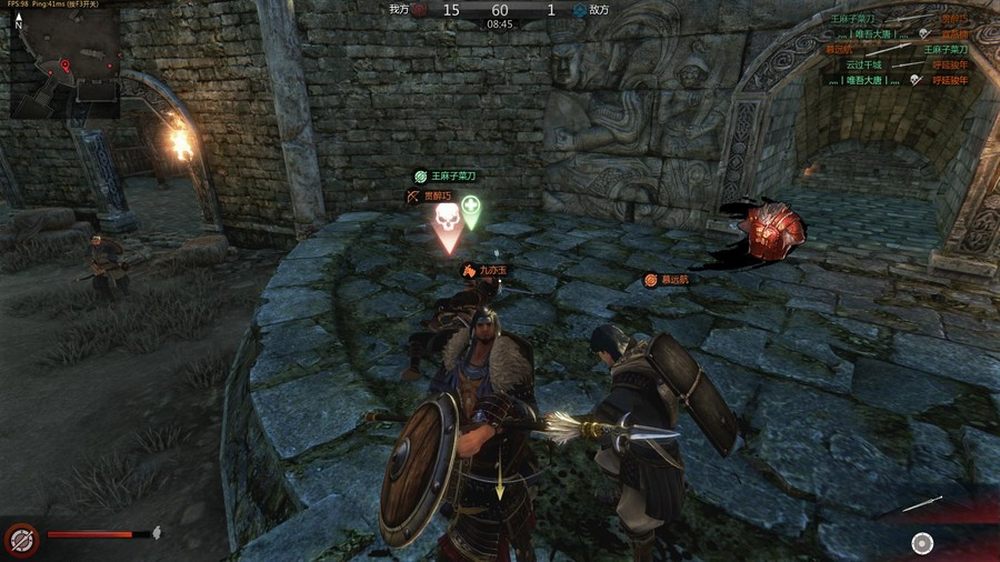This screenshot has height=562, width=1000.
Task: Click the kill feed entry naming 云过千城
Action: [862, 65]
